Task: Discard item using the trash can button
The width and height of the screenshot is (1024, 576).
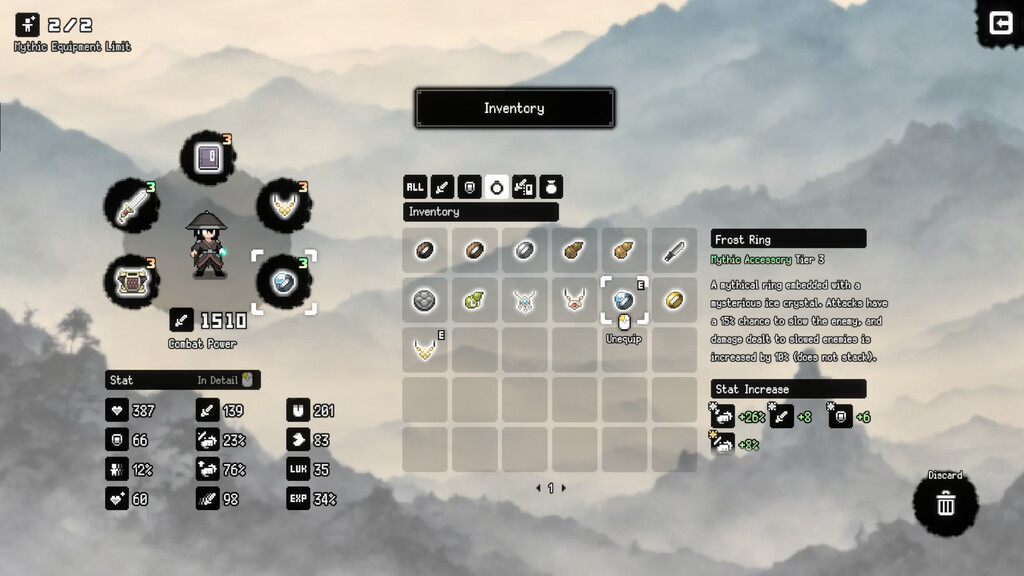Action: (945, 504)
